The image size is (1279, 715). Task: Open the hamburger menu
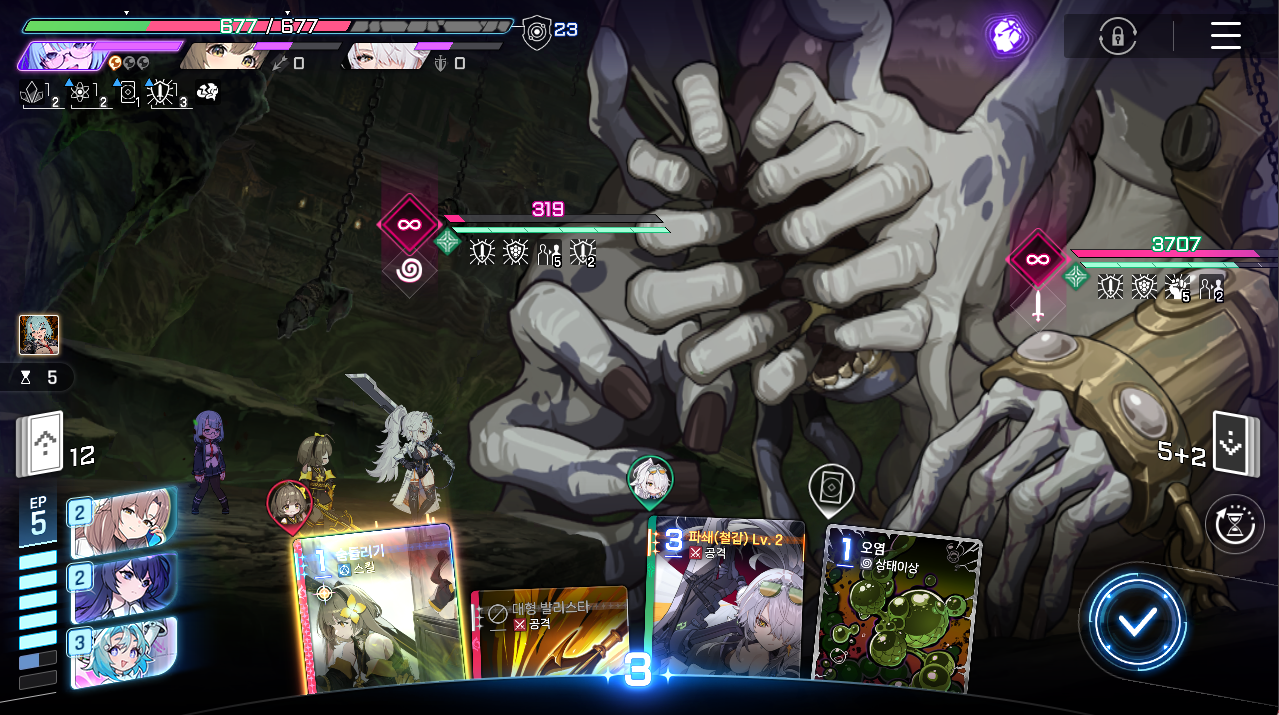click(x=1225, y=35)
